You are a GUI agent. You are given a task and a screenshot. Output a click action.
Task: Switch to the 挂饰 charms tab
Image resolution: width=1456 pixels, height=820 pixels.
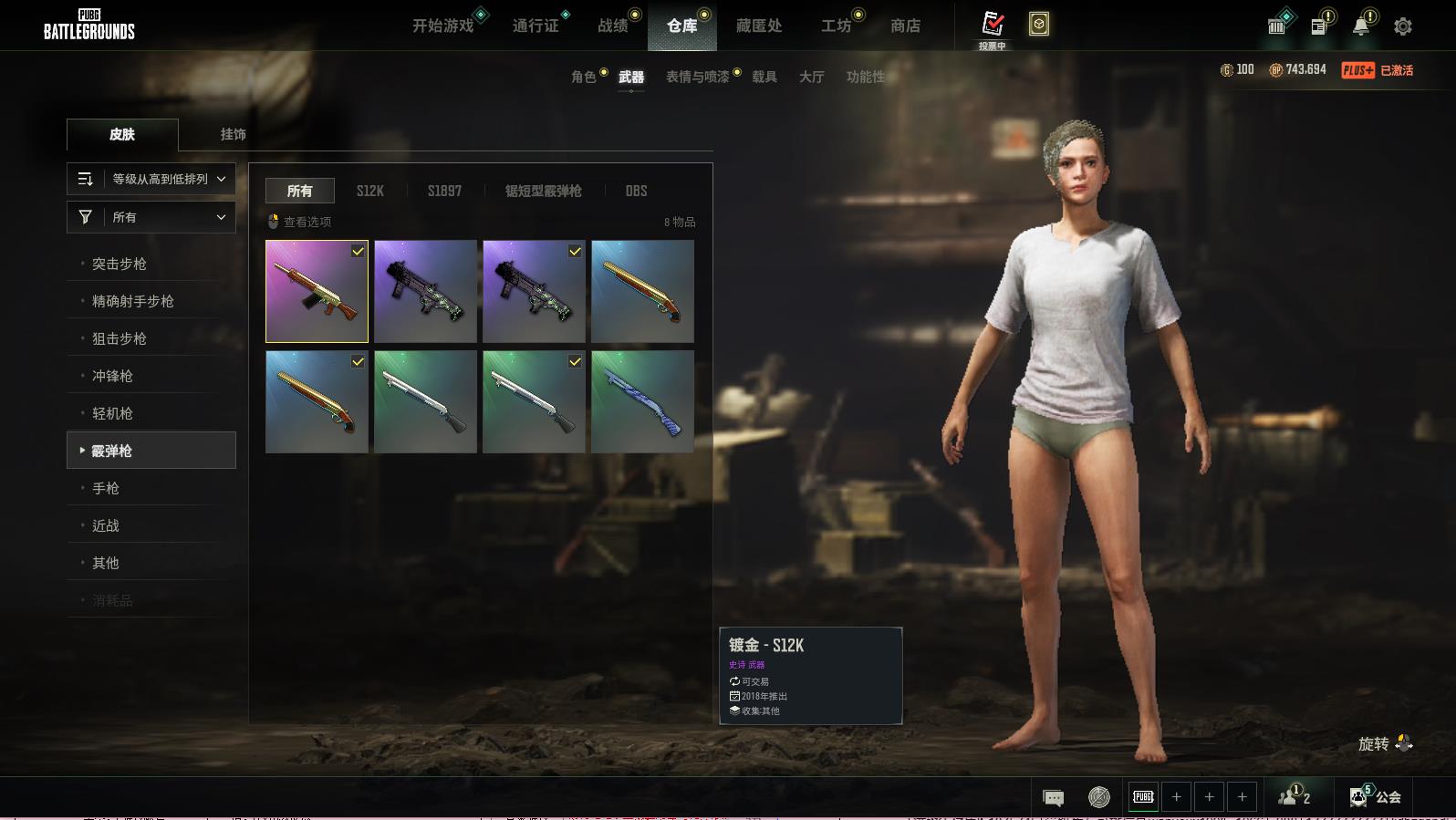tap(234, 134)
